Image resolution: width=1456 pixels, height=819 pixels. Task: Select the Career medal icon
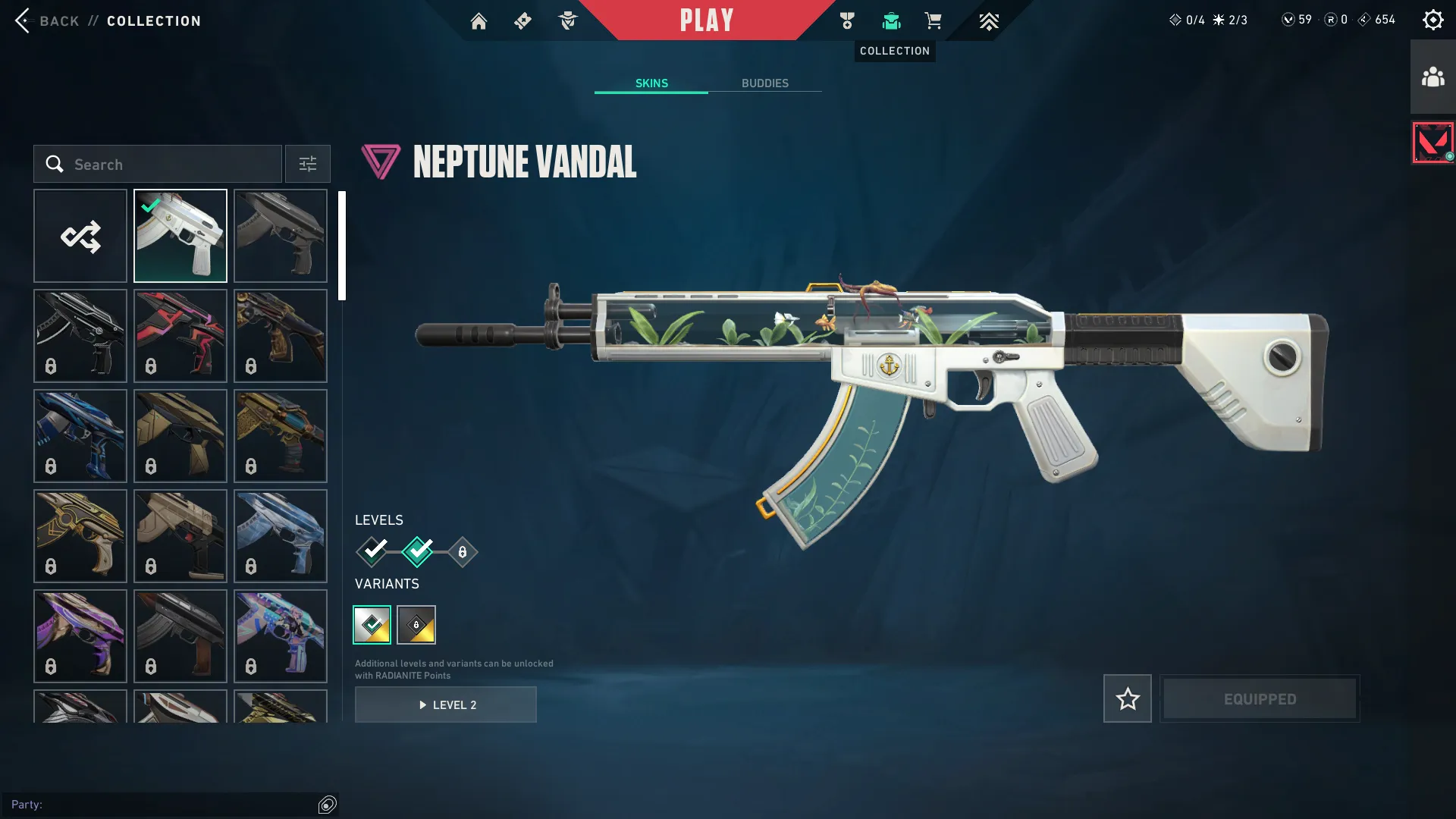tap(847, 20)
